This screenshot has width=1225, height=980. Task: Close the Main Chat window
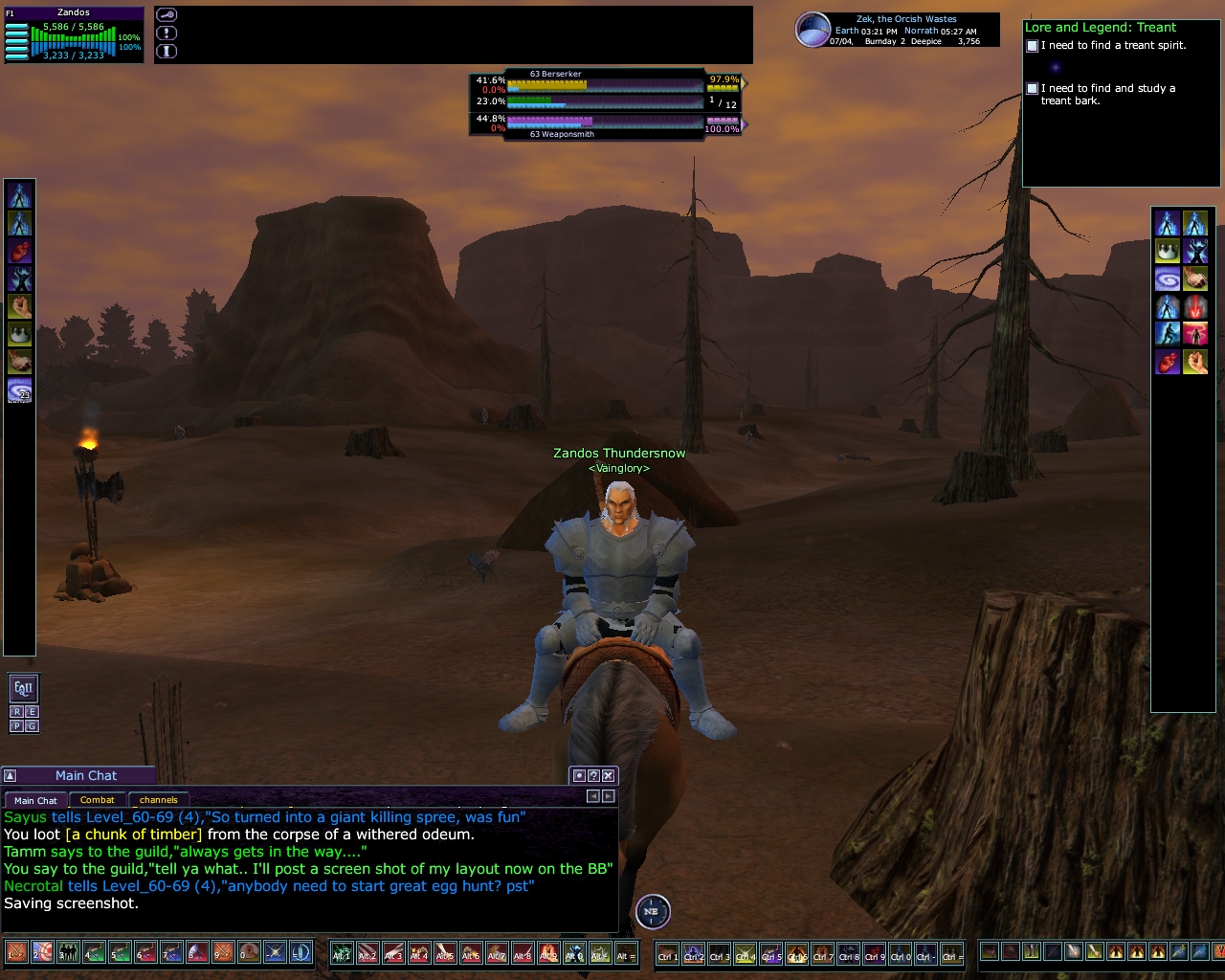pyautogui.click(x=609, y=775)
